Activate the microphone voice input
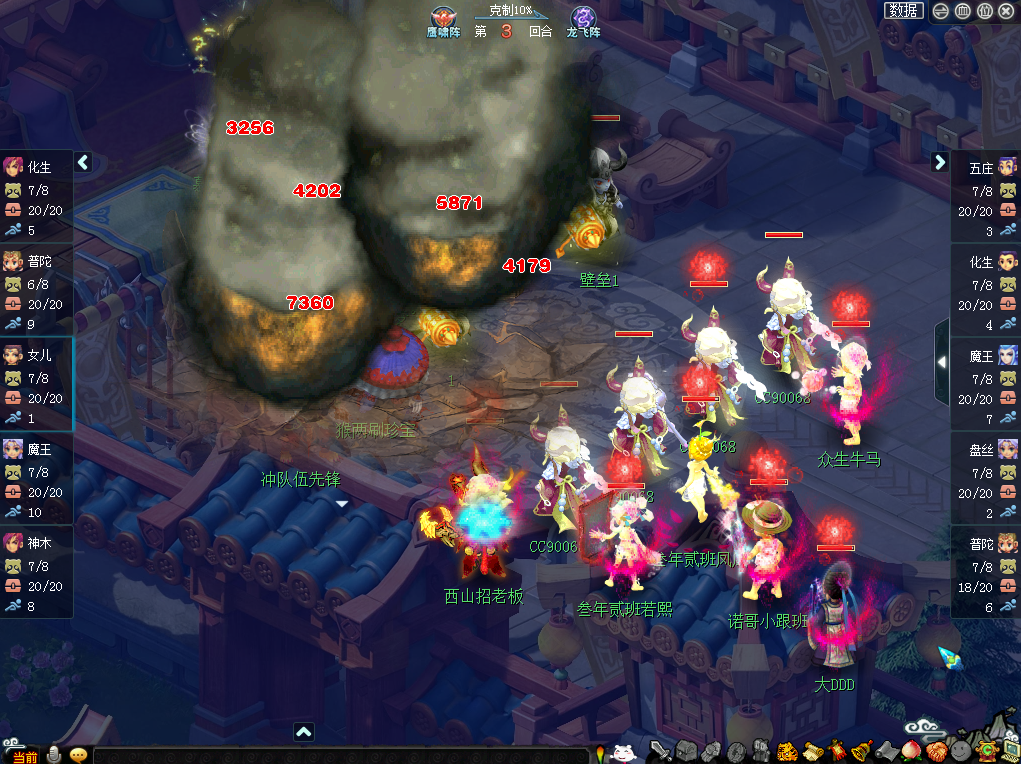The width and height of the screenshot is (1021, 764). tap(53, 755)
